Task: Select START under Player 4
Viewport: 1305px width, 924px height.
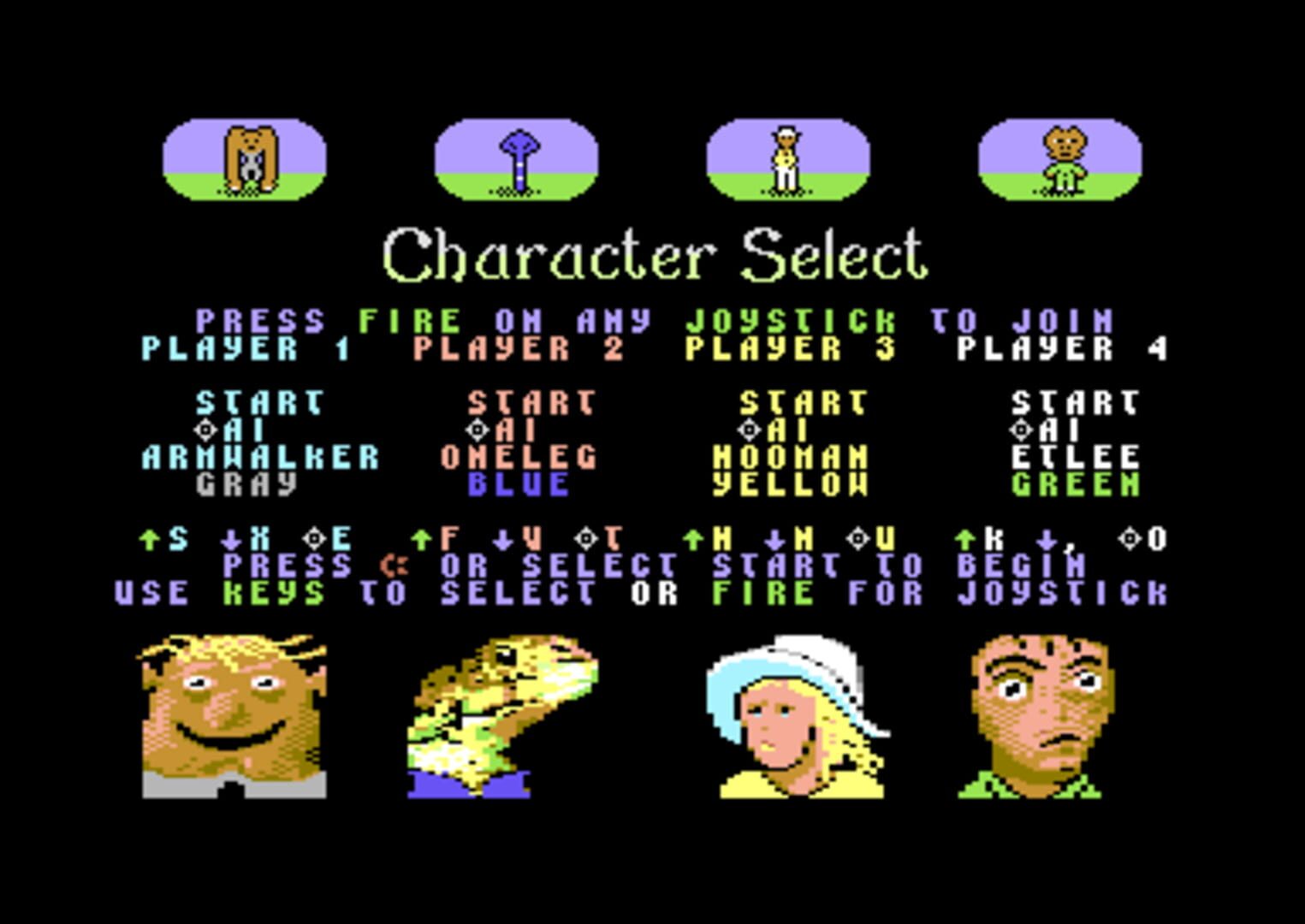Action: pyautogui.click(x=1075, y=402)
